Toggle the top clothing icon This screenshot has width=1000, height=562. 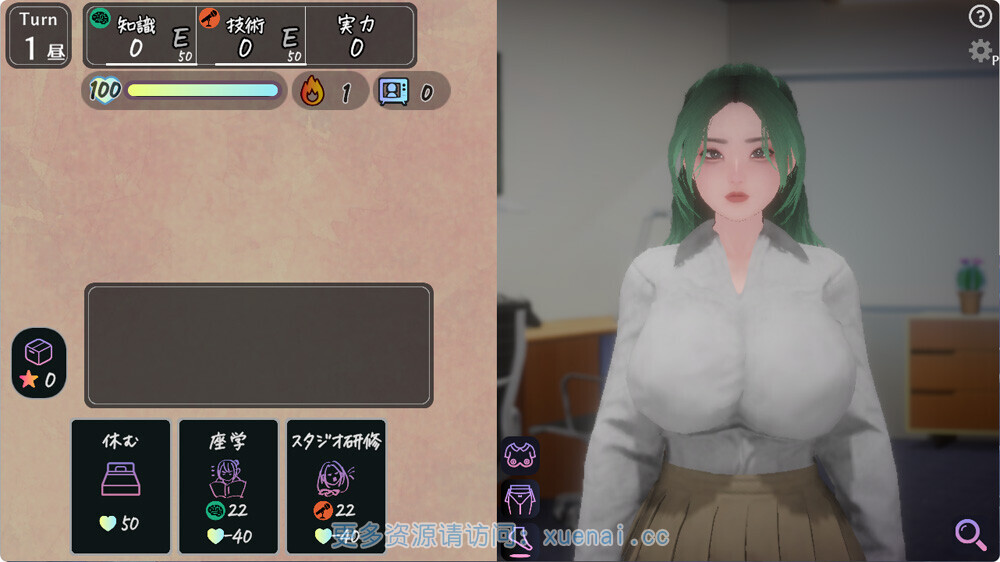coord(519,456)
